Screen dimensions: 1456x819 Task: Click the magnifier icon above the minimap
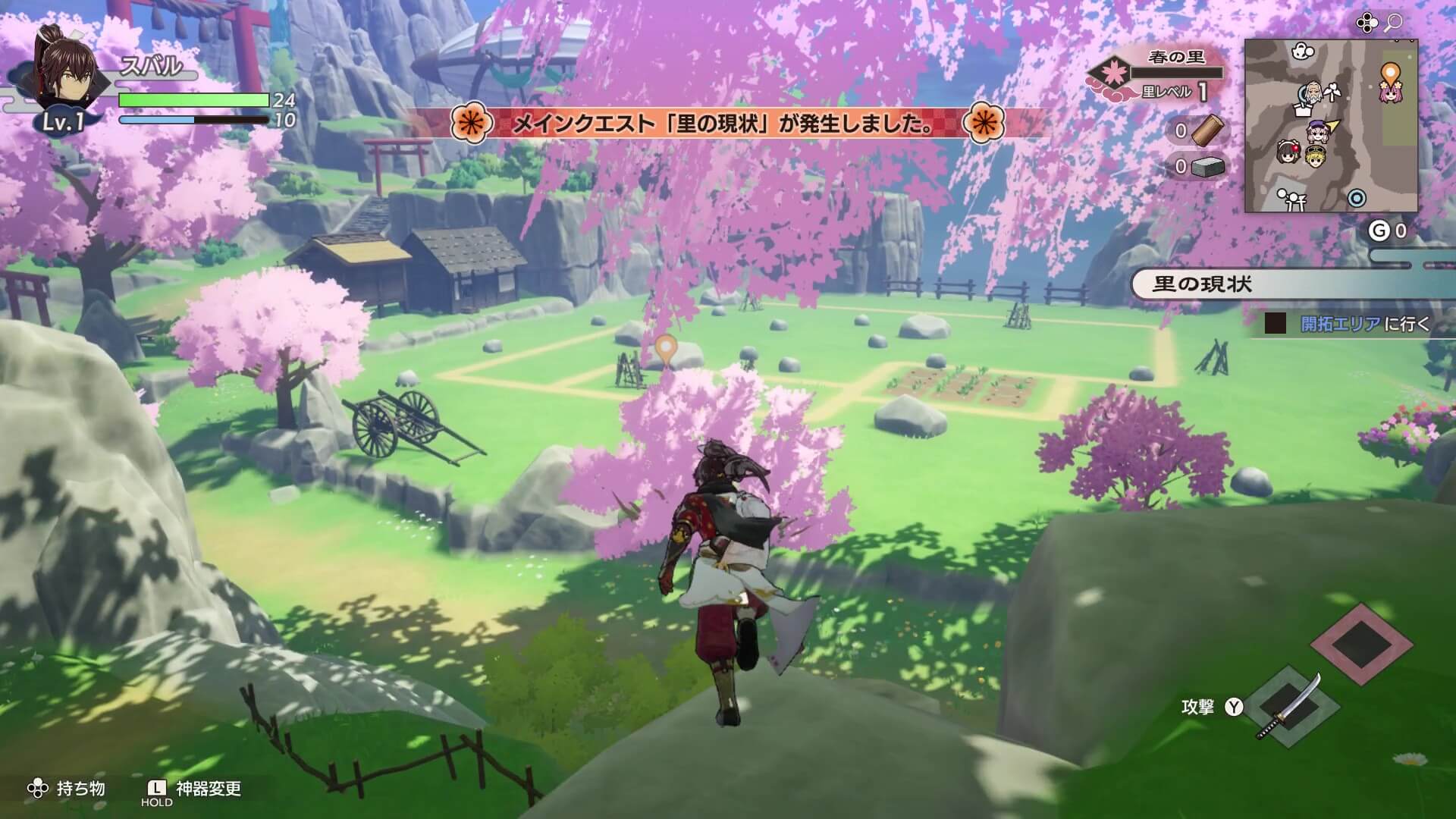point(1393,23)
